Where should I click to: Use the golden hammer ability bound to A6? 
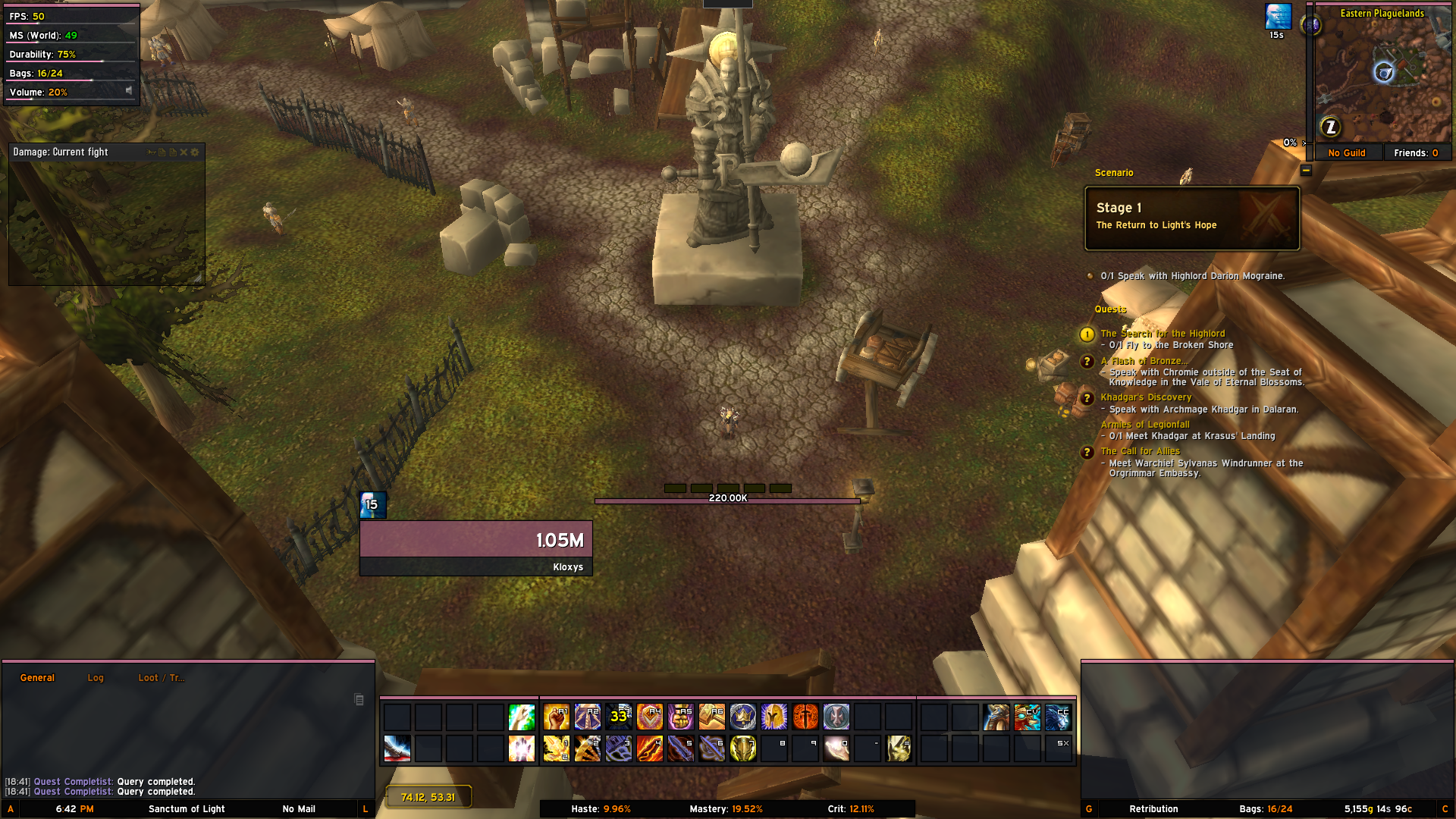711,717
